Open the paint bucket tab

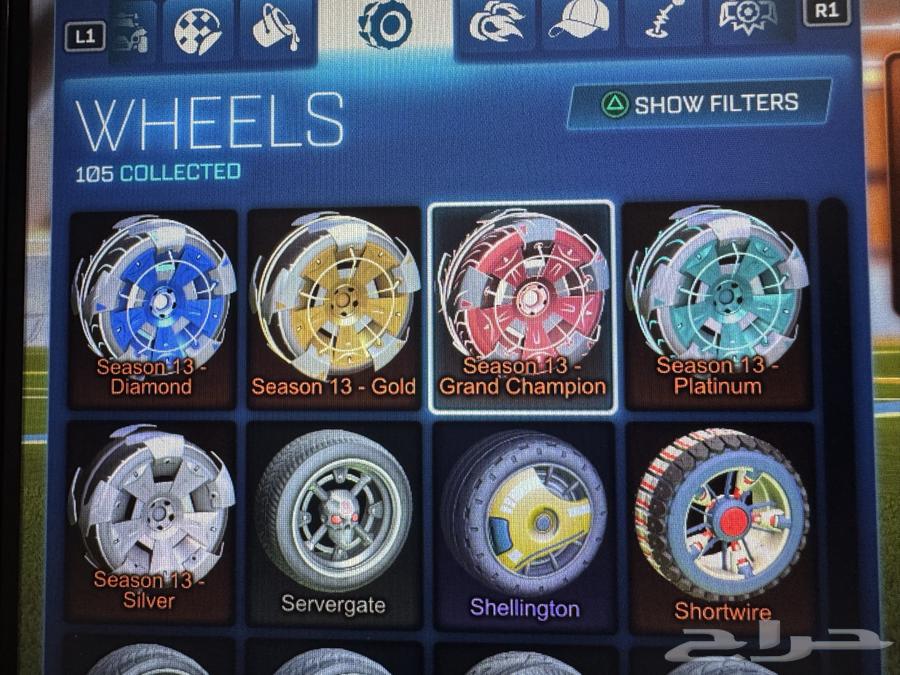point(273,26)
